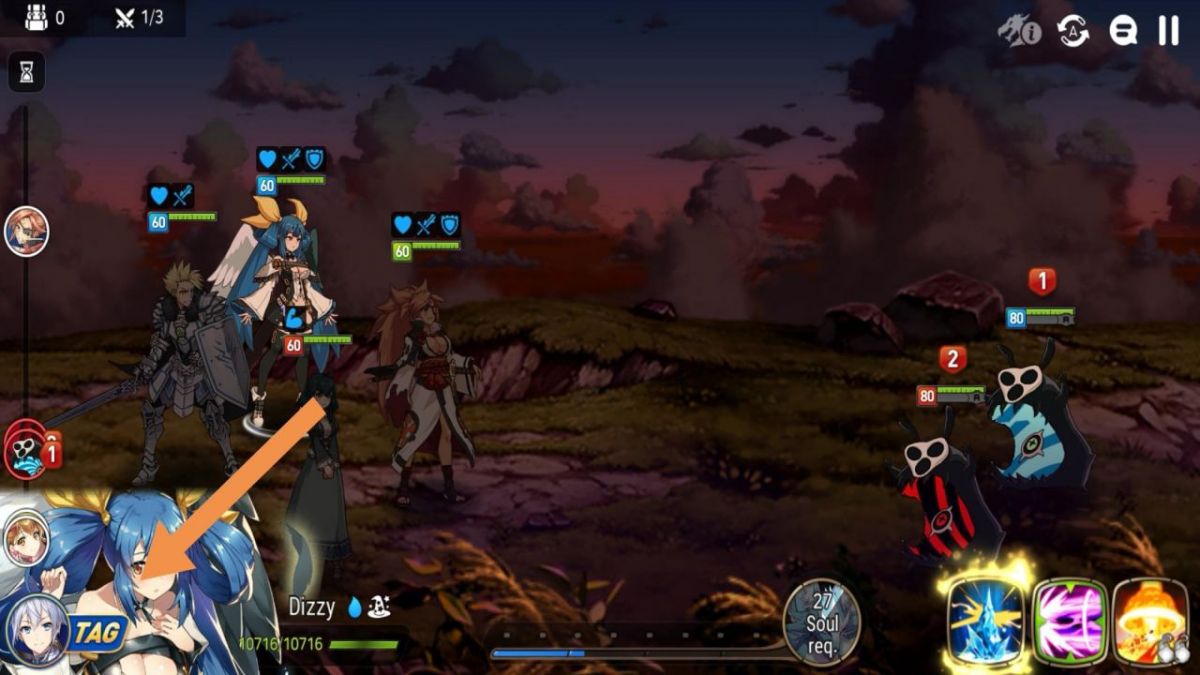The width and height of the screenshot is (1200, 675).
Task: Toggle auto battle mode
Action: (1074, 31)
